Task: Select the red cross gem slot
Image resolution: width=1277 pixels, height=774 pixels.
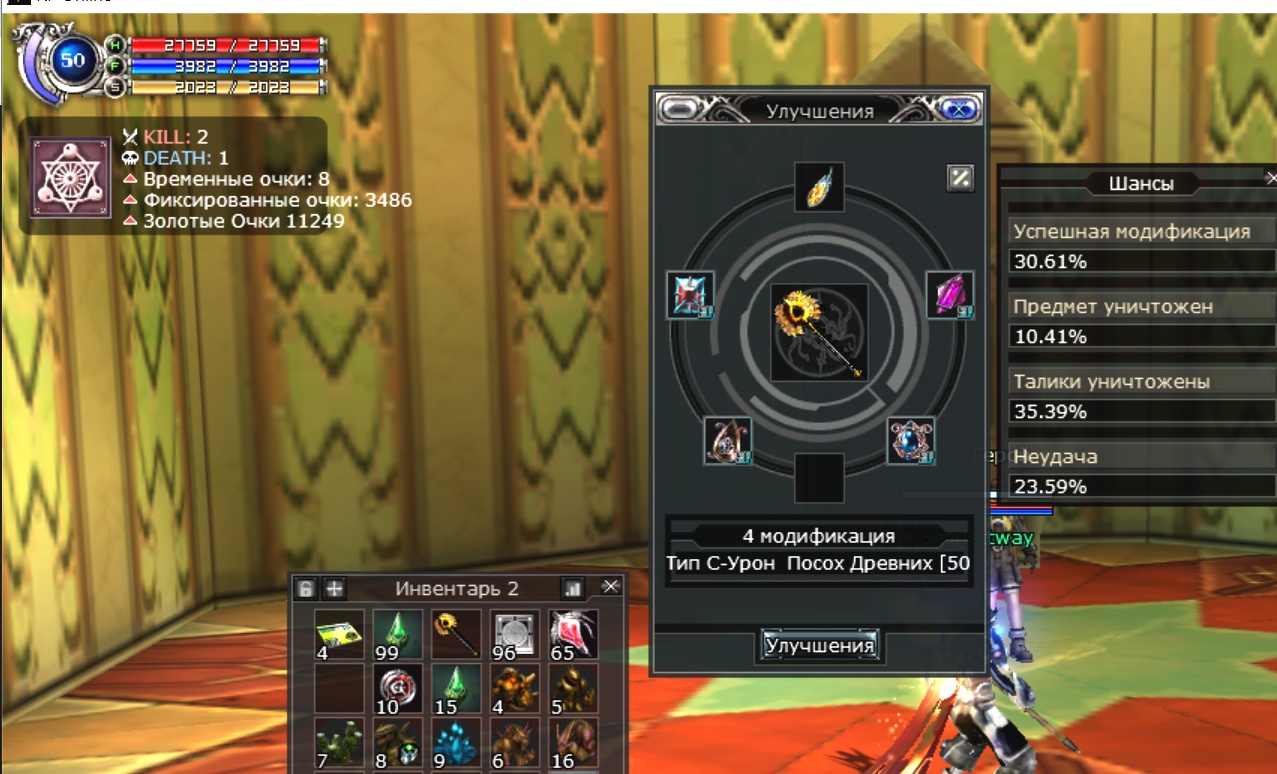Action: (690, 295)
